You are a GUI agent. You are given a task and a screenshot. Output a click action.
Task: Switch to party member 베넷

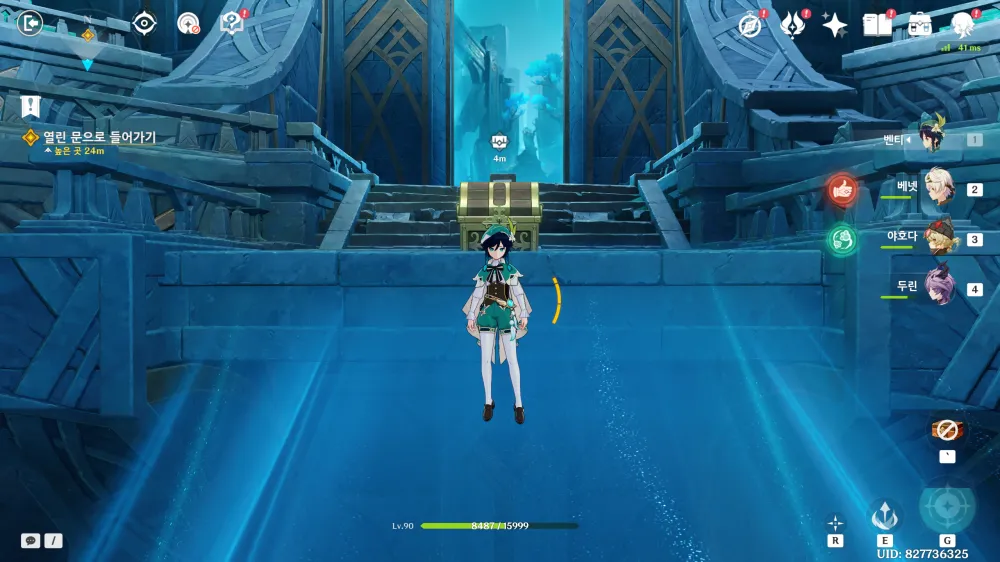coord(937,187)
